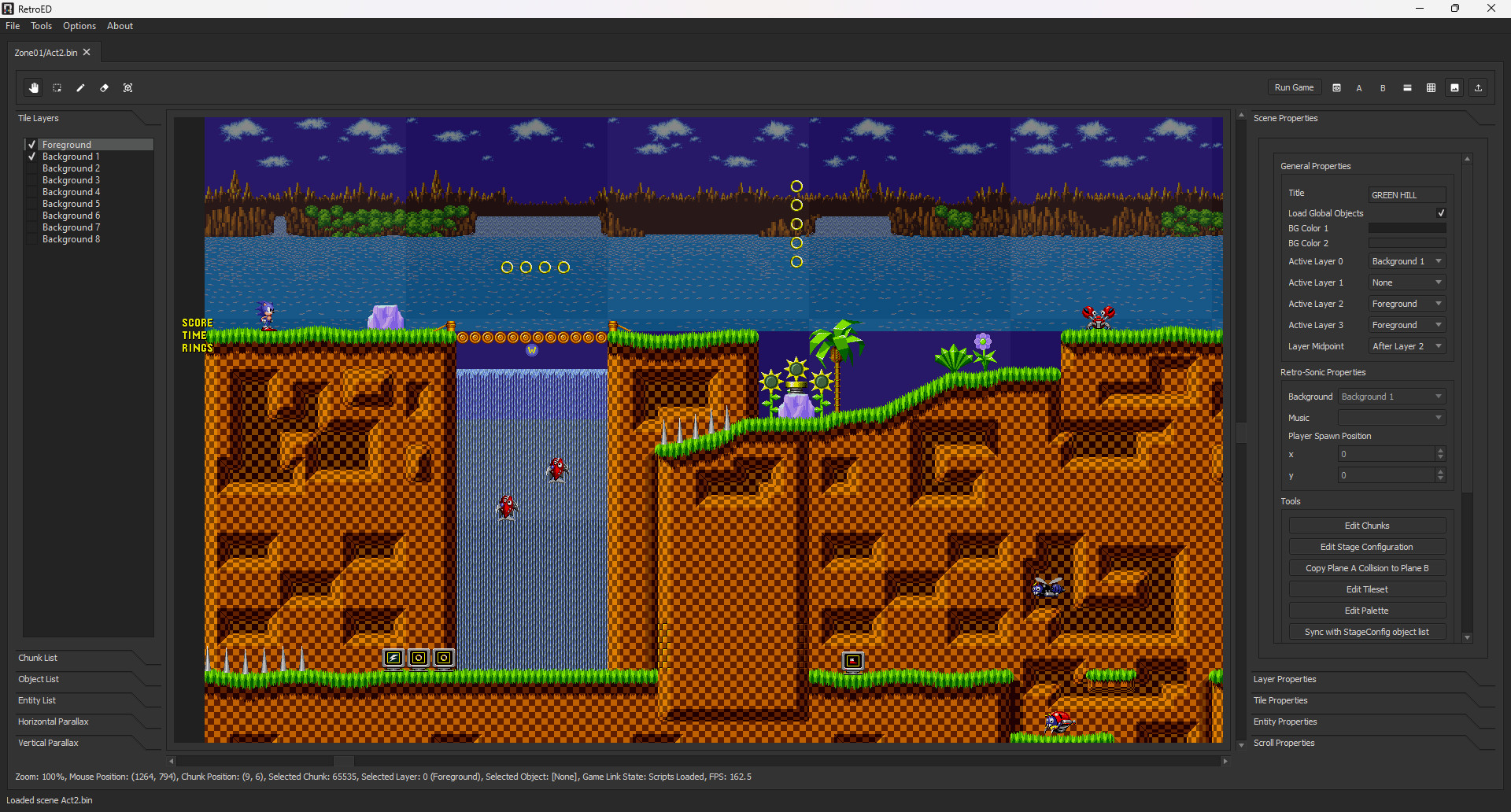Viewport: 1511px width, 812px height.
Task: Toggle Plane A collision display
Action: (1358, 87)
